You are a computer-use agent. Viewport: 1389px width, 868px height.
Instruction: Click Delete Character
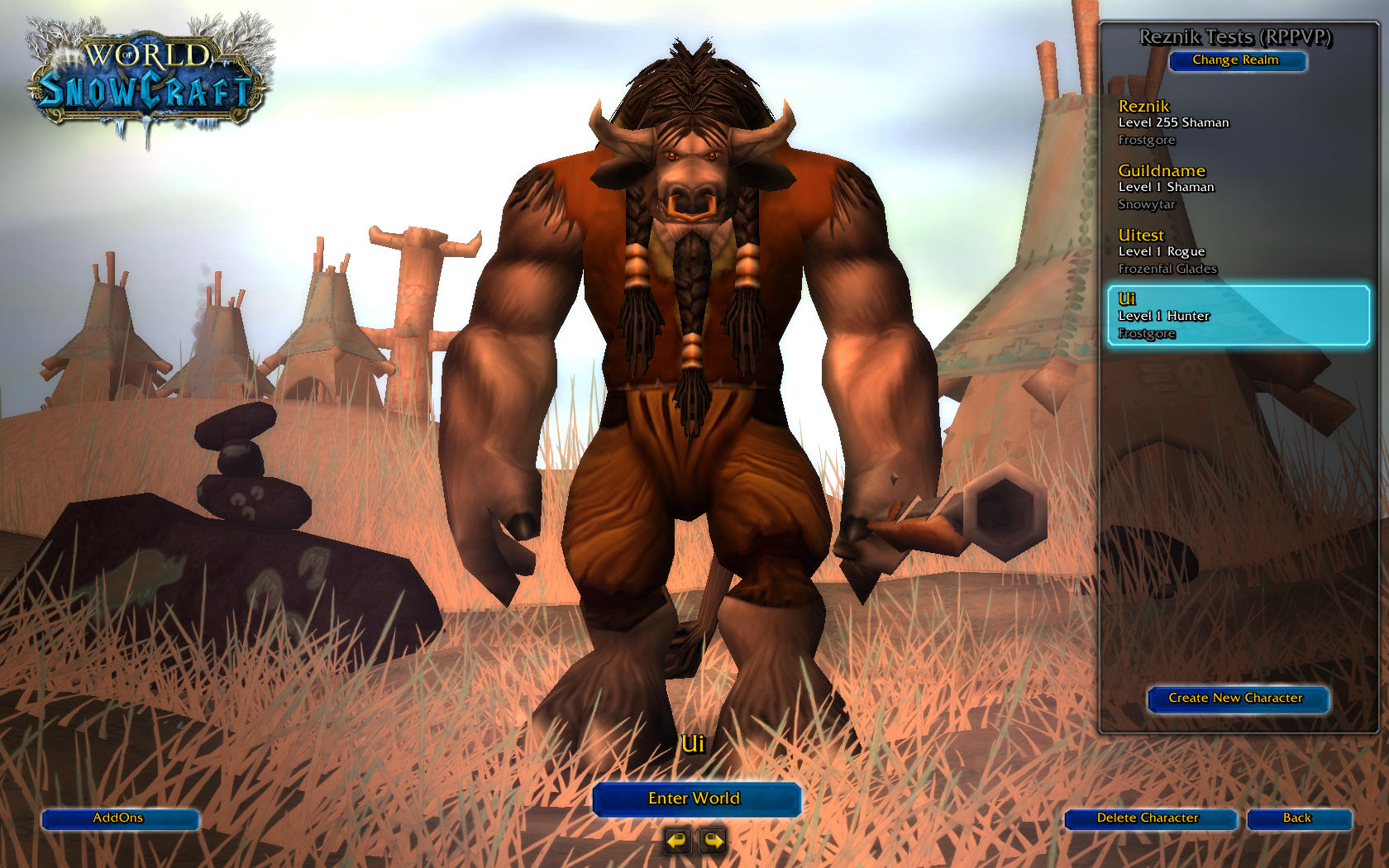pos(1148,818)
